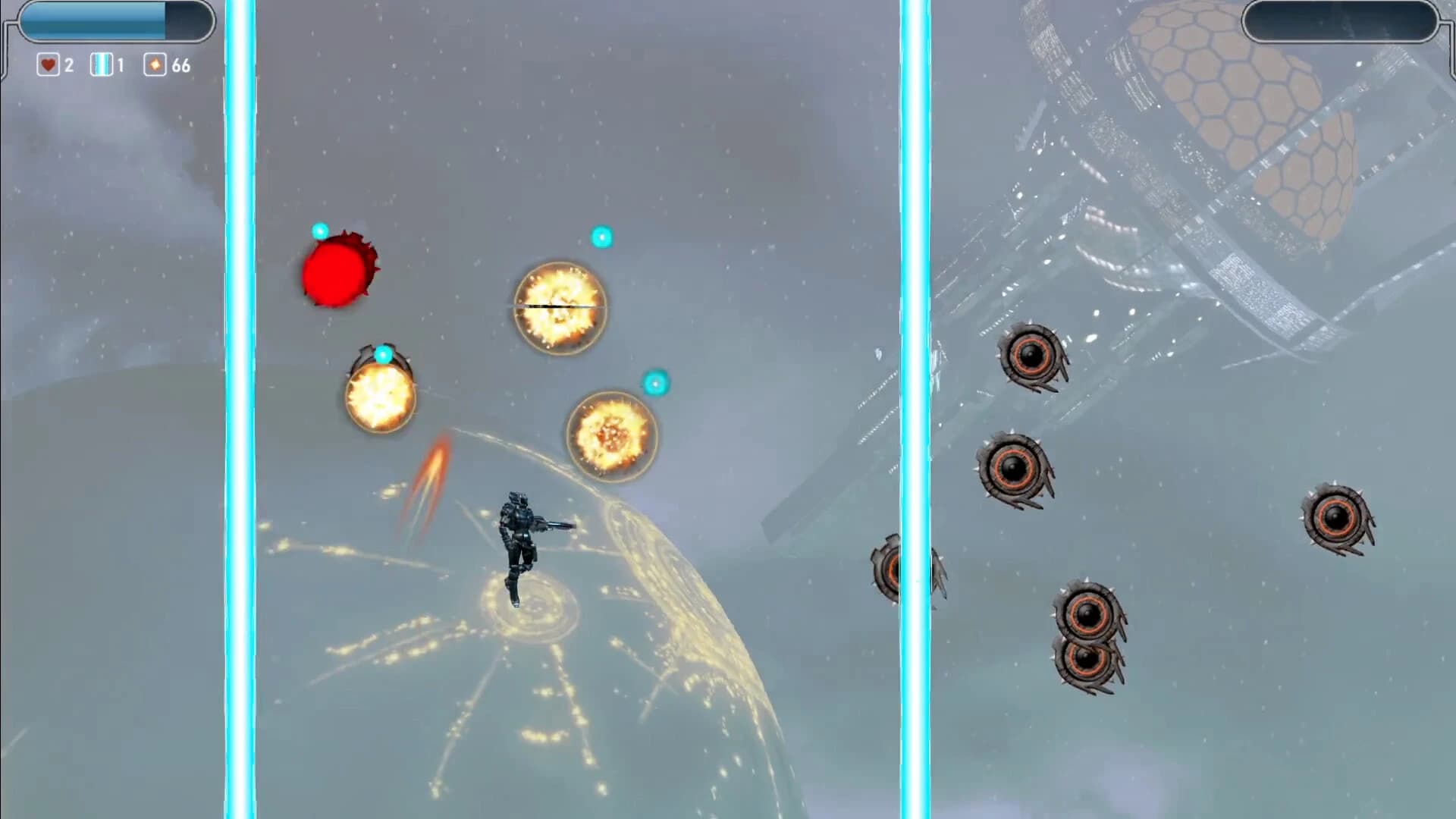Click the cyan orb near the top explosion
Screen dimensions: 1456x819
601,237
